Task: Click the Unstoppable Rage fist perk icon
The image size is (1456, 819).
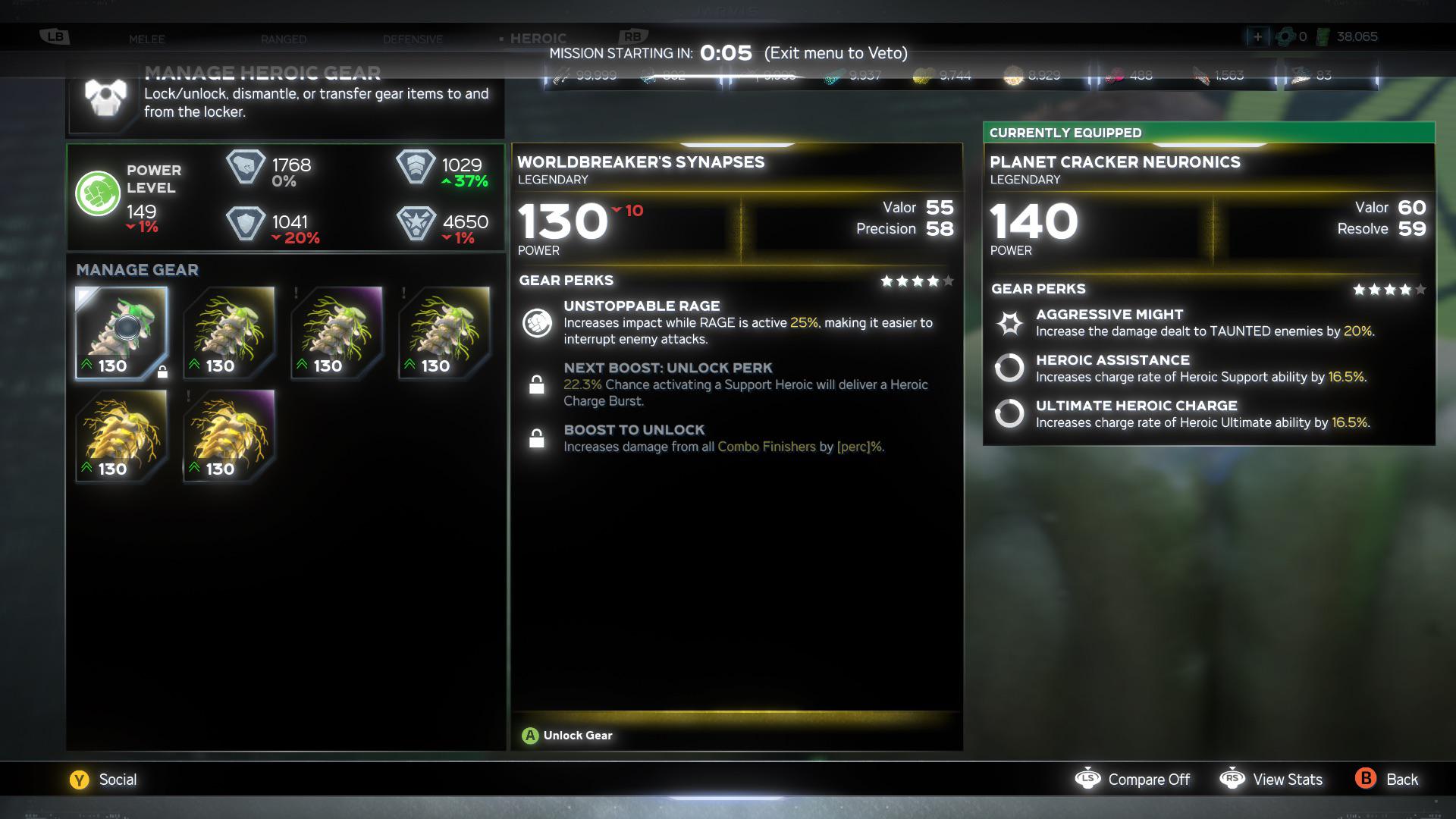Action: 538,322
